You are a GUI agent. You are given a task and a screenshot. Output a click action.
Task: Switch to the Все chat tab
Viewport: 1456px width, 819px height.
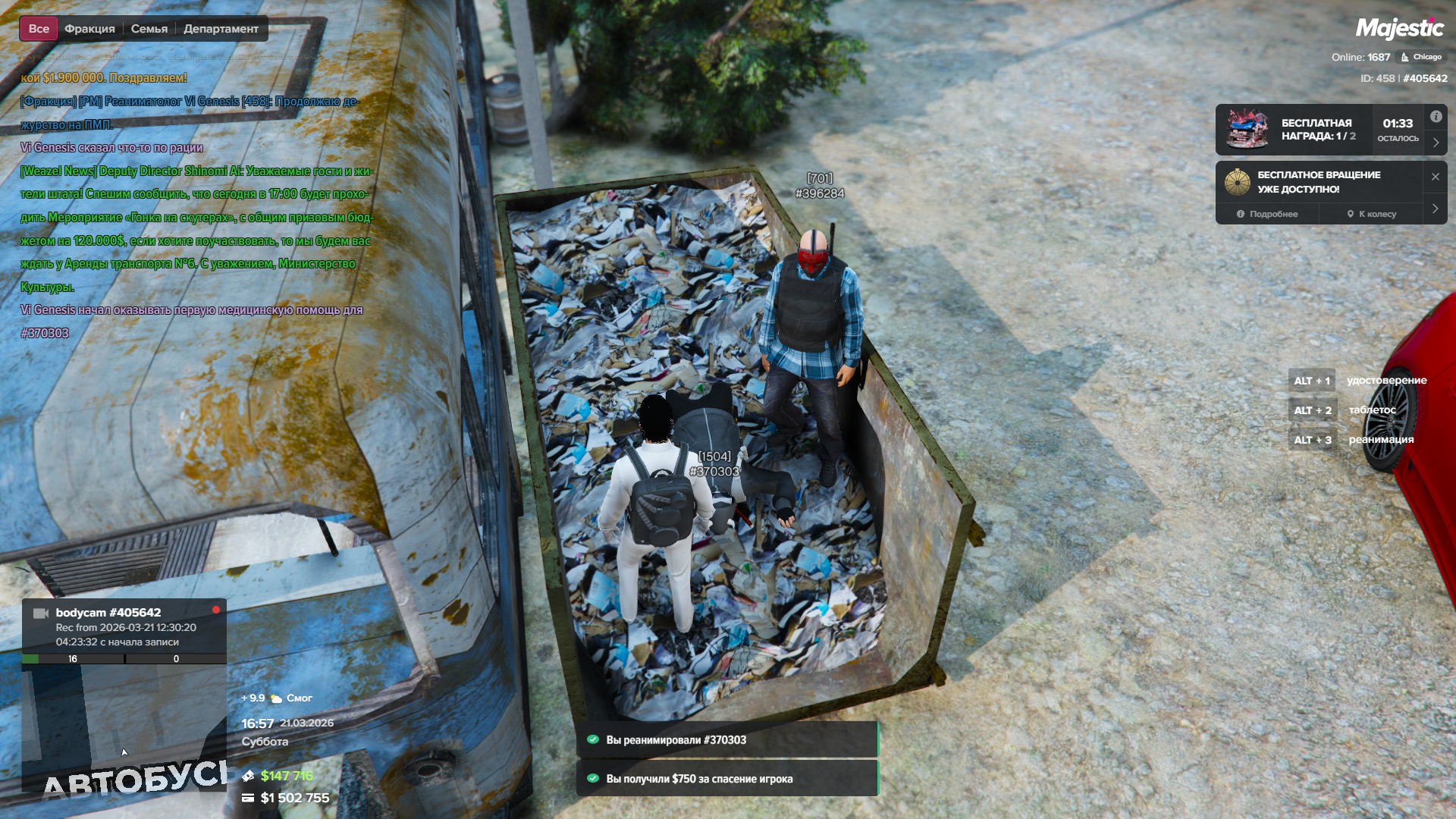point(39,29)
